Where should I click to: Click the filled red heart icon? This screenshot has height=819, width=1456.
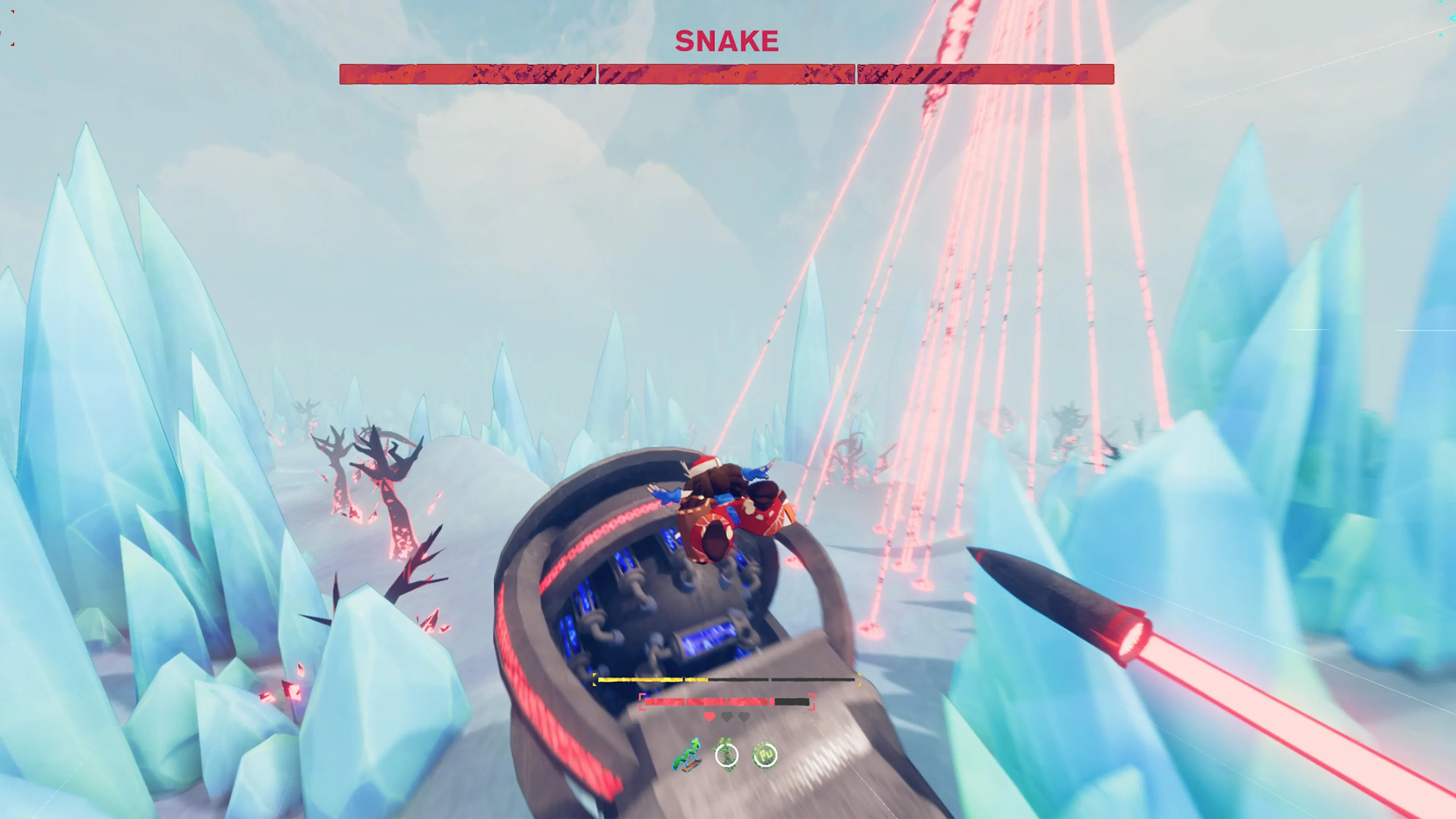709,717
